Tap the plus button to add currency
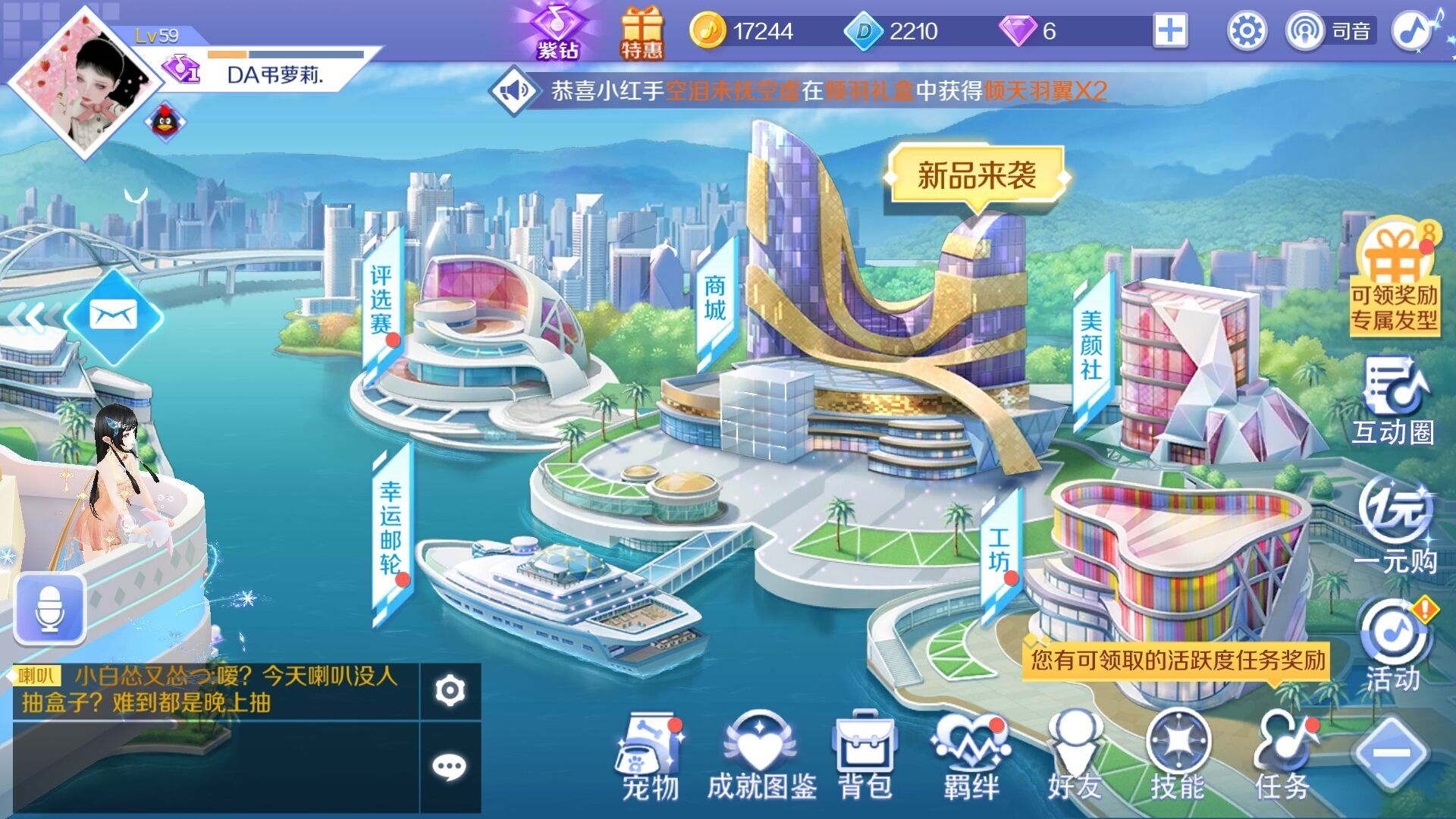Screen dimensions: 1456x819 pos(1169,31)
